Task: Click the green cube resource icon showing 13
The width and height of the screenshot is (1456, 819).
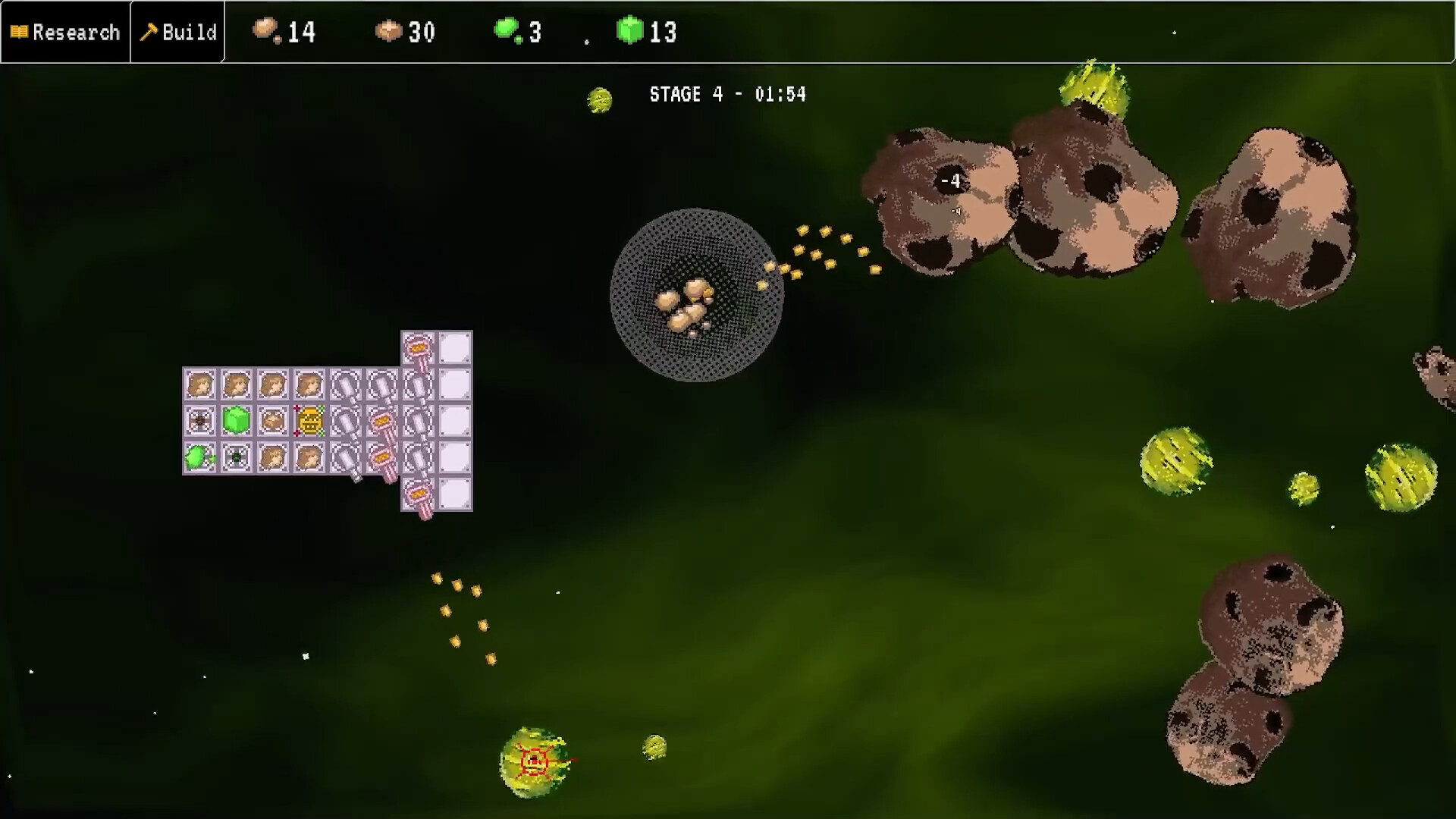Action: (629, 30)
